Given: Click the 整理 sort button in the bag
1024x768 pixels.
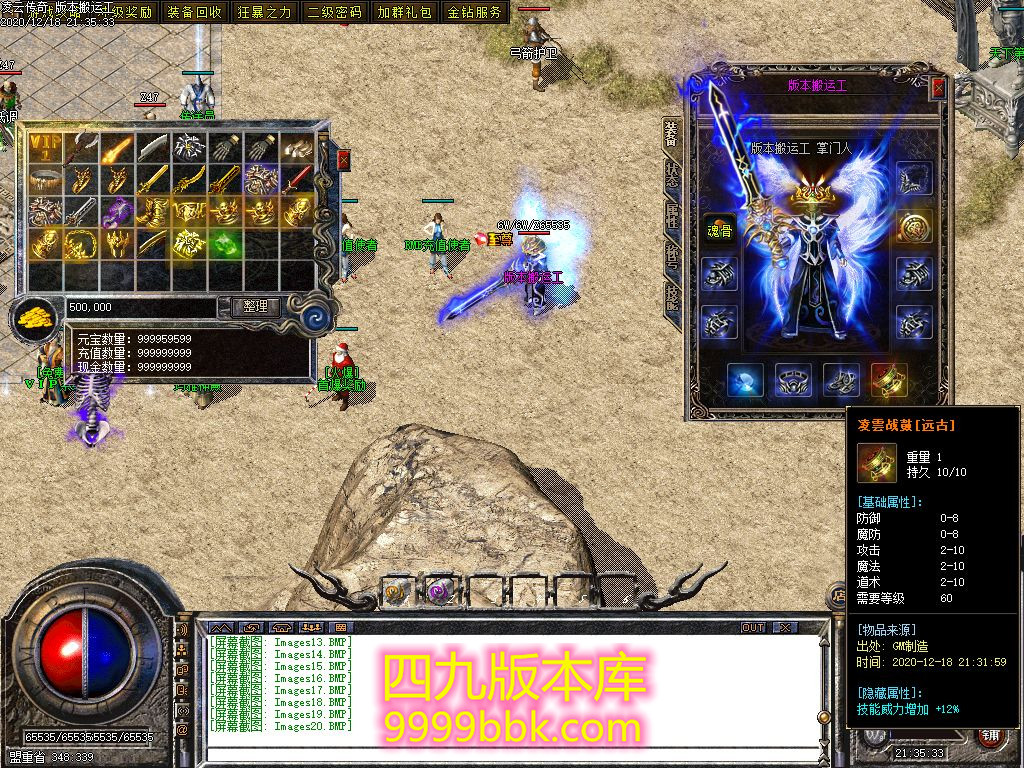Looking at the screenshot, I should pyautogui.click(x=255, y=307).
